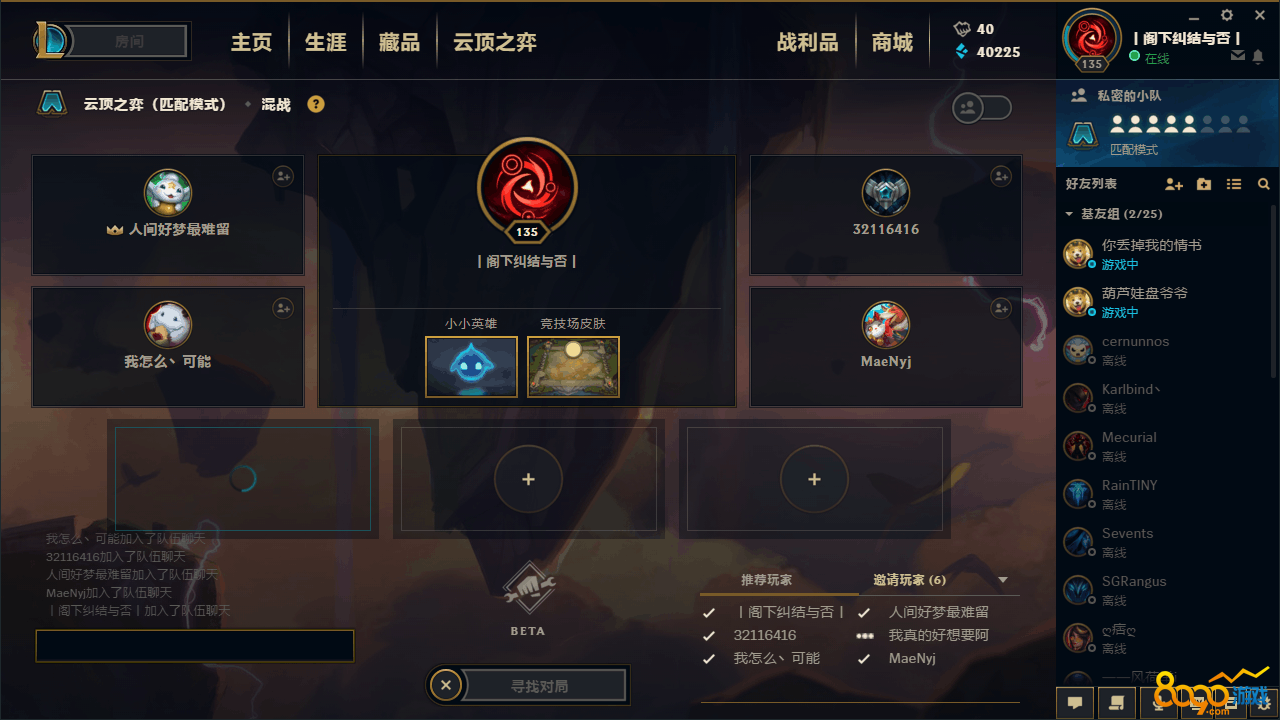The image size is (1280, 720).
Task: Open the mail envelope icon near the profile
Action: coord(1237,57)
